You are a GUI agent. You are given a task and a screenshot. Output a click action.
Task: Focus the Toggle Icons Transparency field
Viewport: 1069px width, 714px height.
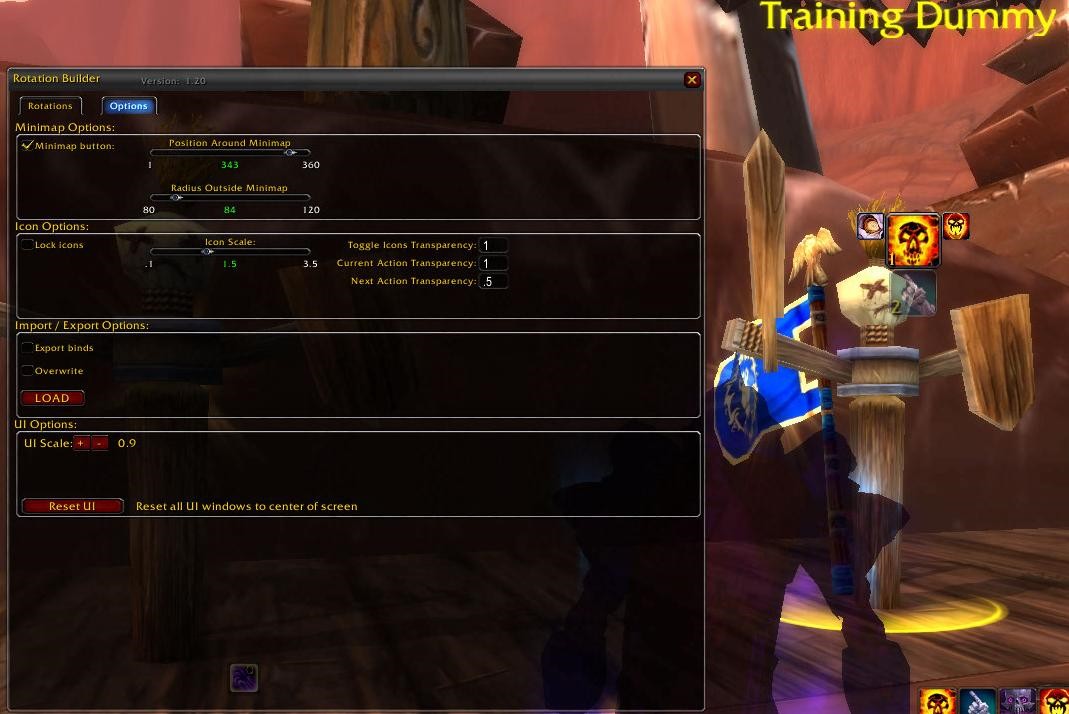[493, 245]
